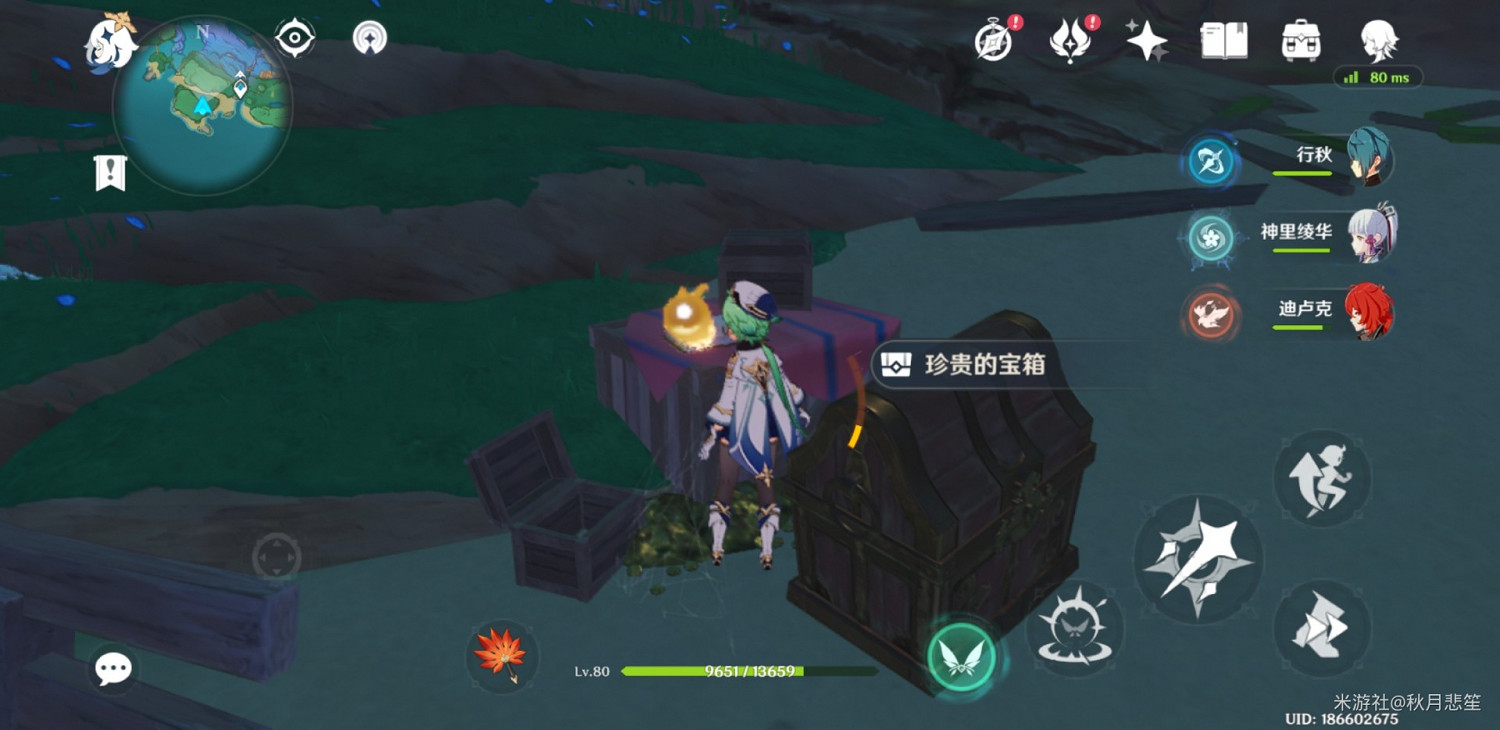Image resolution: width=1500 pixels, height=730 pixels.
Task: Open the Inventory bag icon
Action: [x=1298, y=40]
